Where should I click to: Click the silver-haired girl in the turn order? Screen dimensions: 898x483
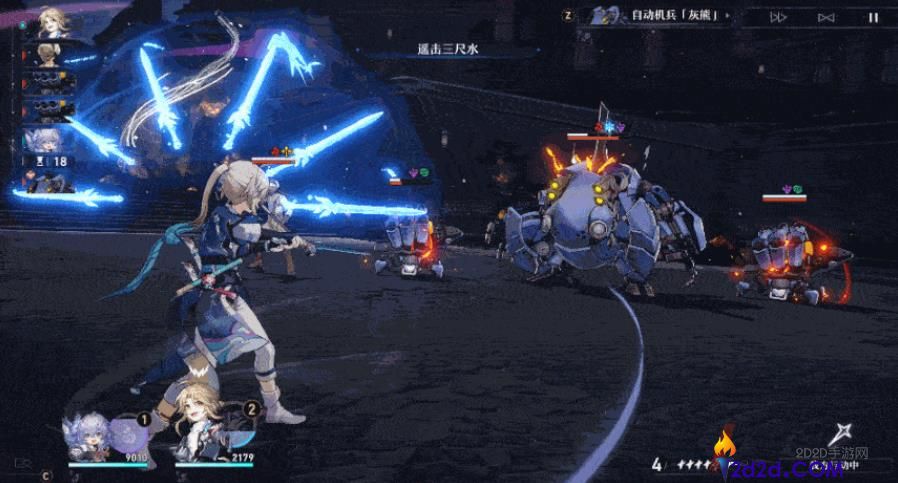47,140
